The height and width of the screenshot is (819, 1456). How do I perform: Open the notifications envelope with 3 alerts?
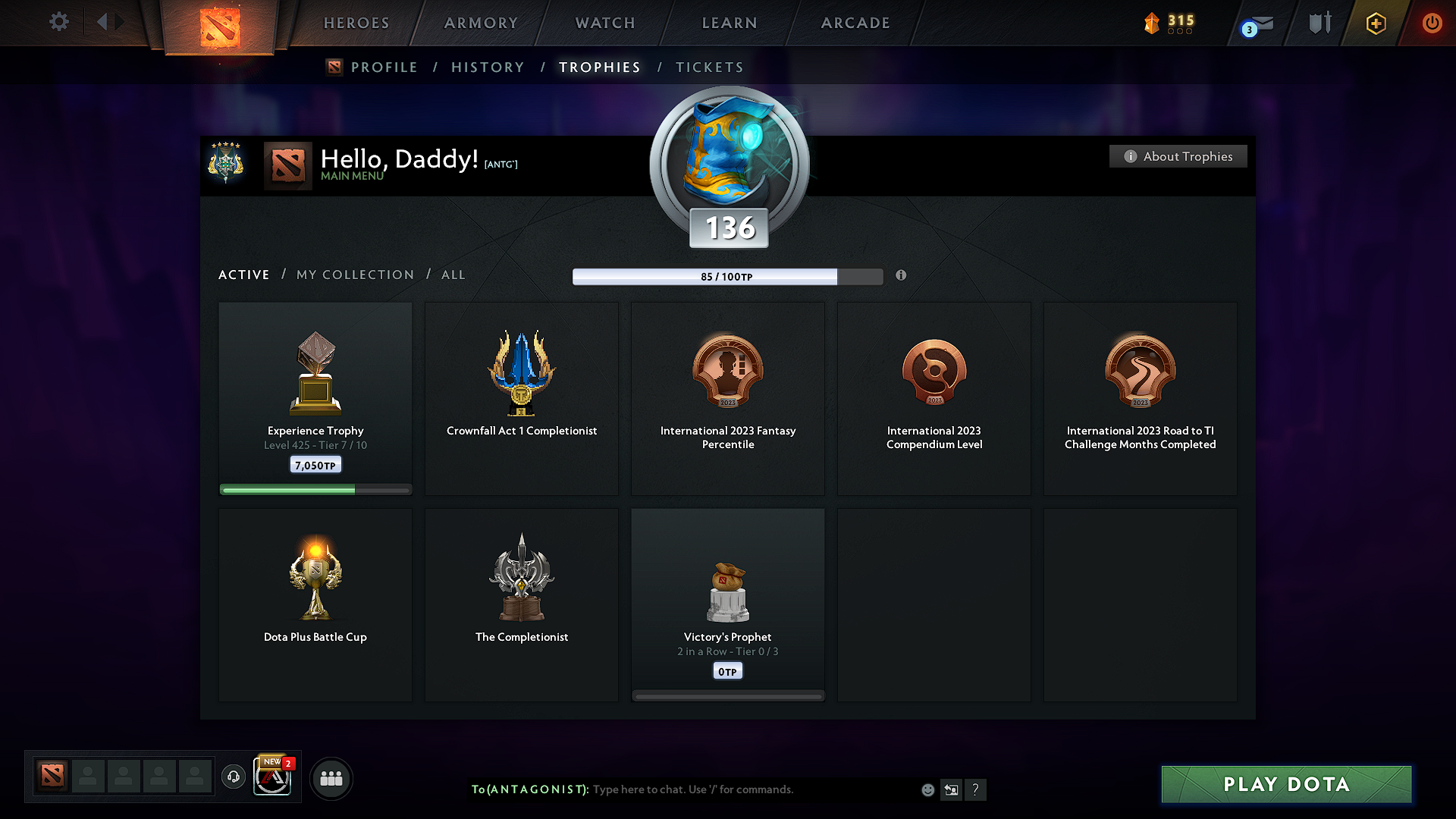pyautogui.click(x=1254, y=23)
